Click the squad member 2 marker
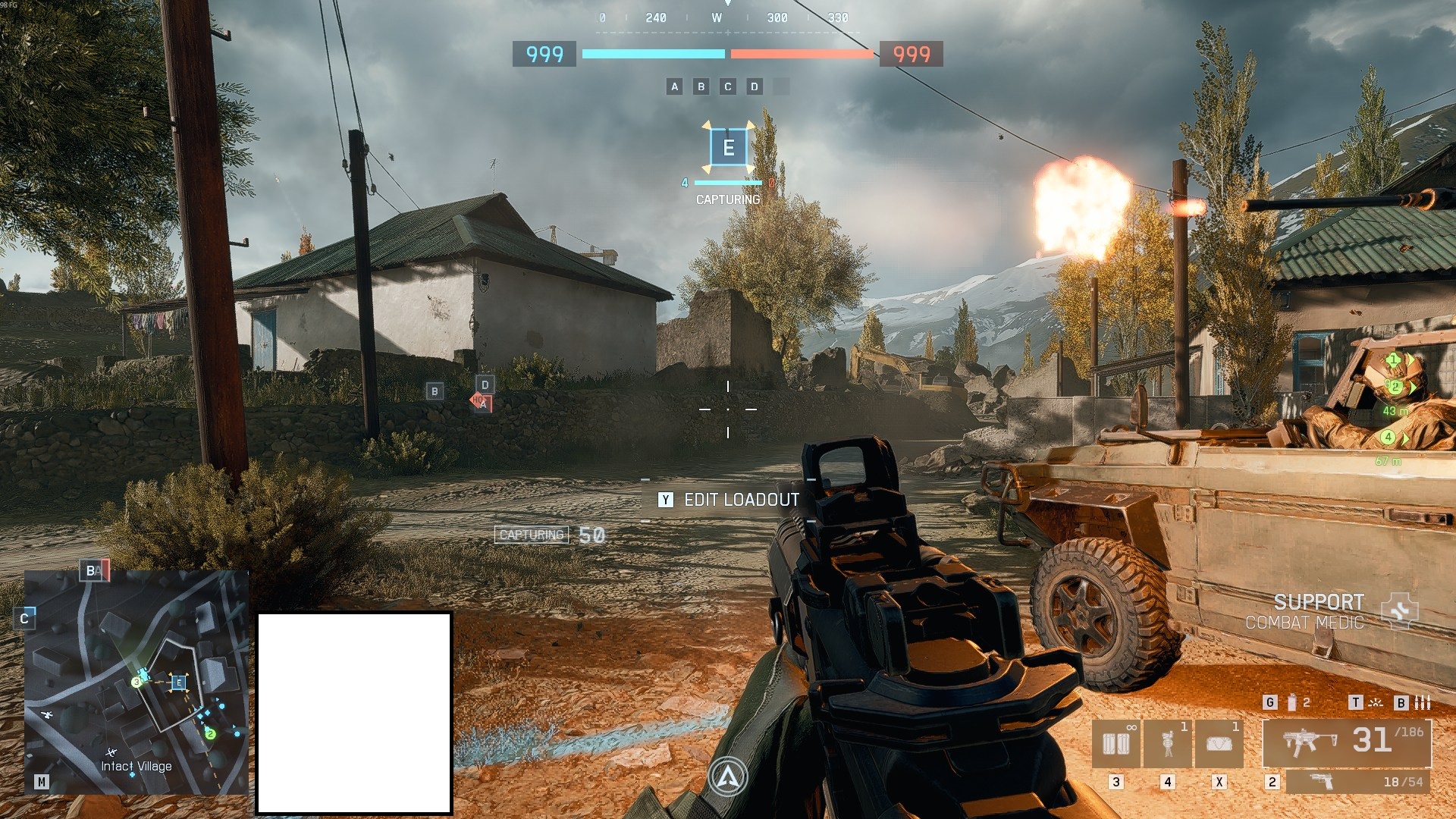This screenshot has width=1456, height=819. (1395, 387)
